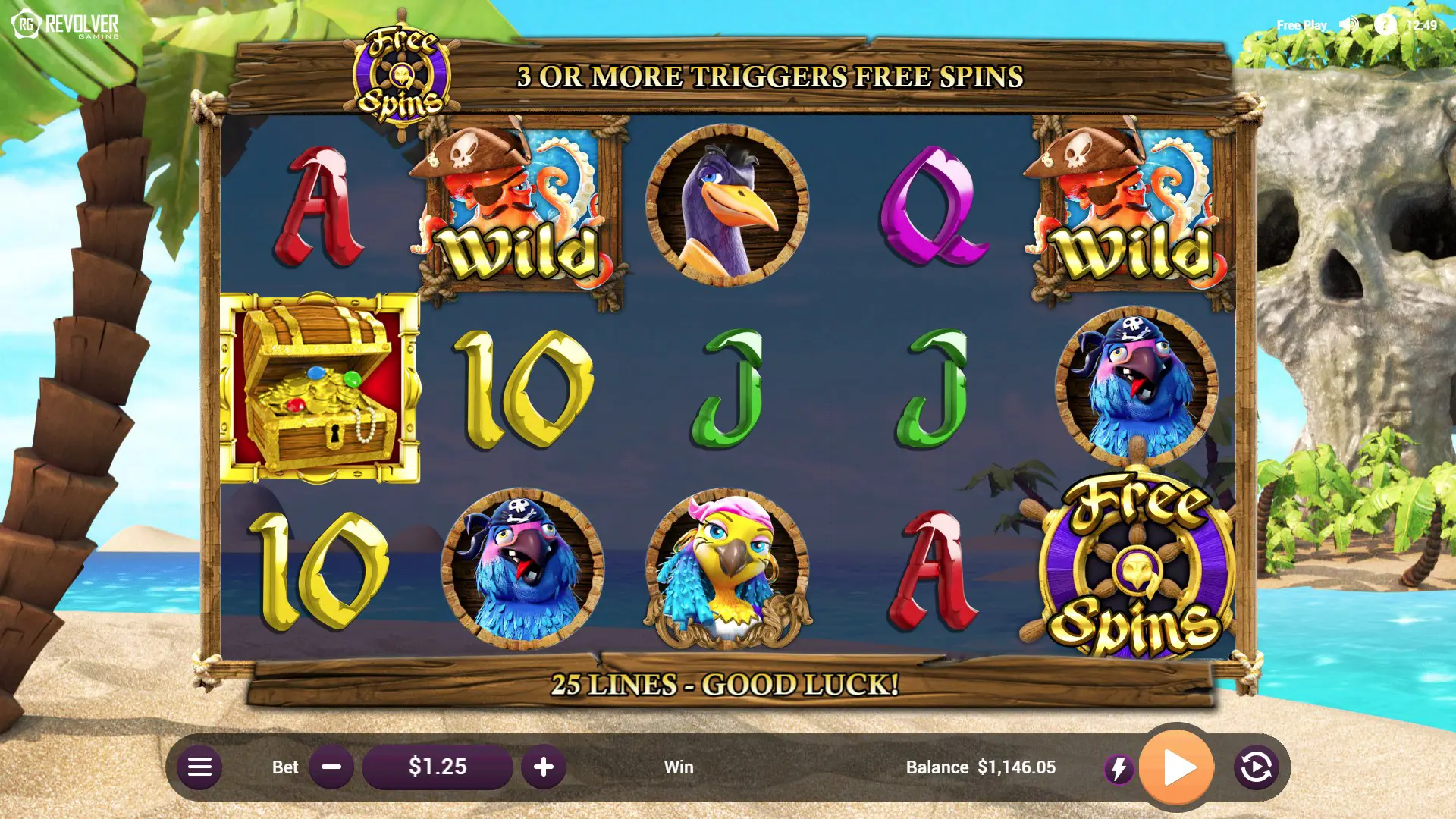Increase the bet with the plus button
Image resolution: width=1456 pixels, height=819 pixels.
point(543,767)
